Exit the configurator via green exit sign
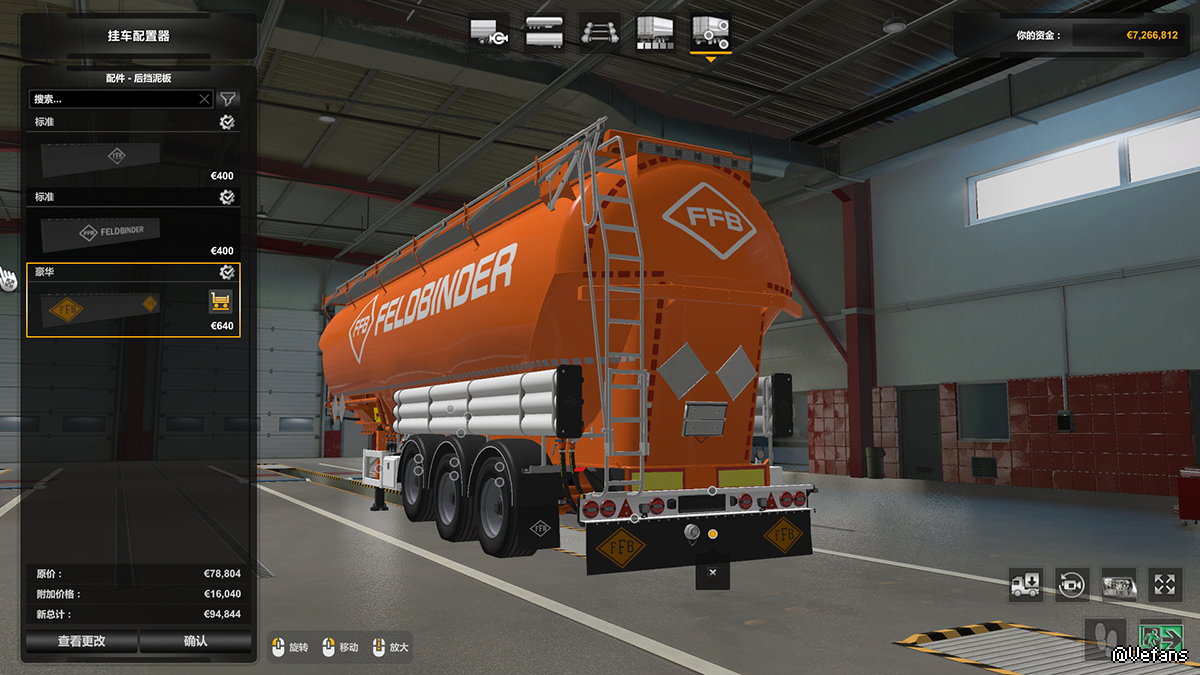 coord(1161,639)
